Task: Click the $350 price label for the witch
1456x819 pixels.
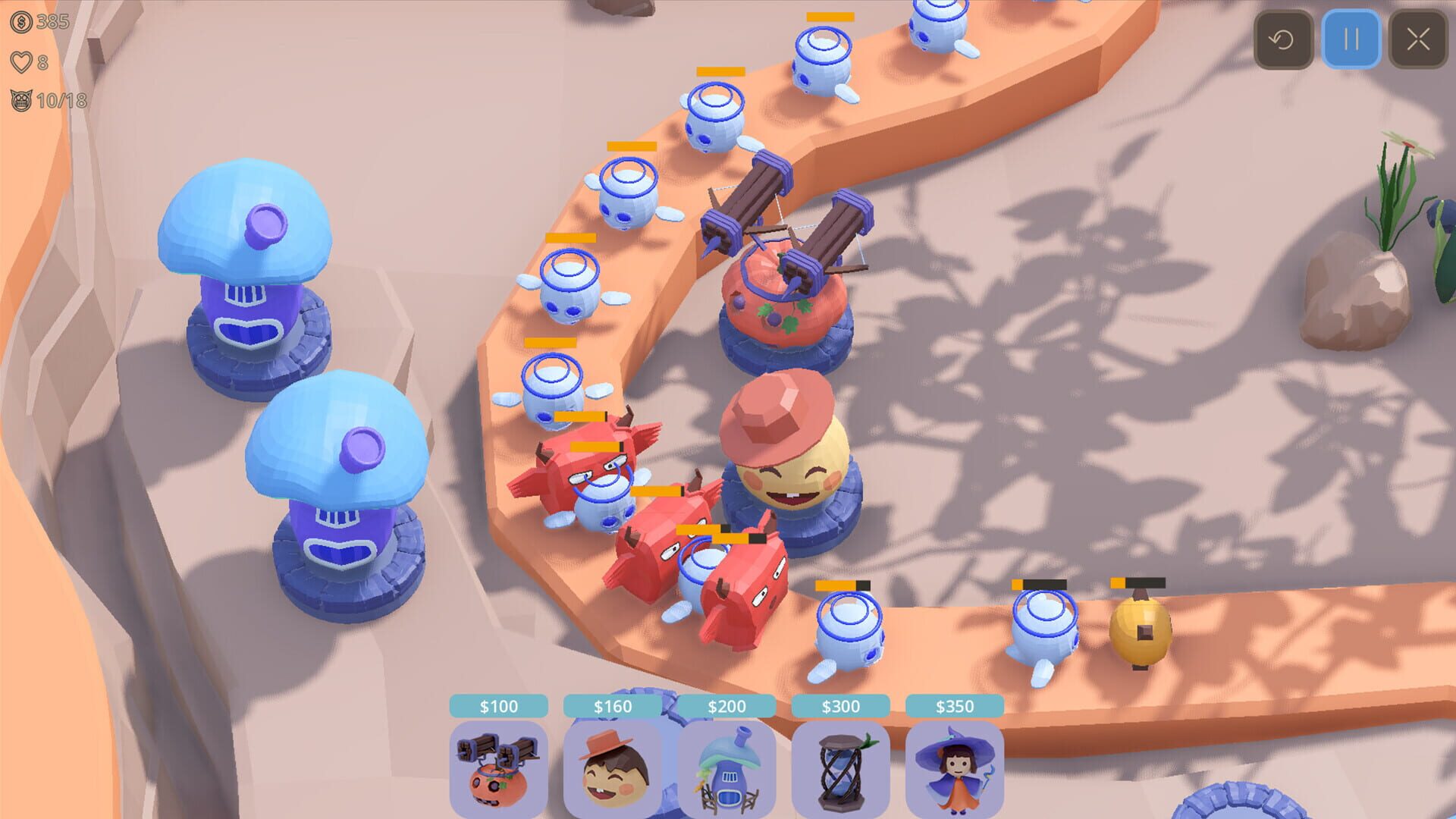Action: [953, 705]
